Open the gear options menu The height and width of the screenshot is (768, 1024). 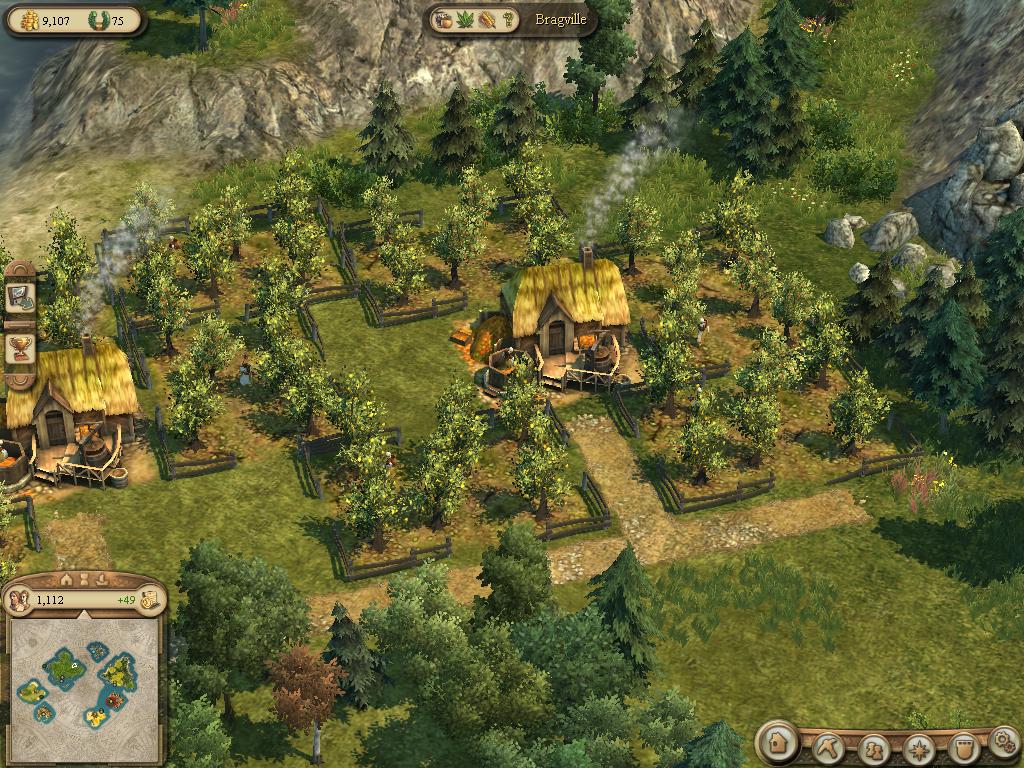(x=1003, y=743)
